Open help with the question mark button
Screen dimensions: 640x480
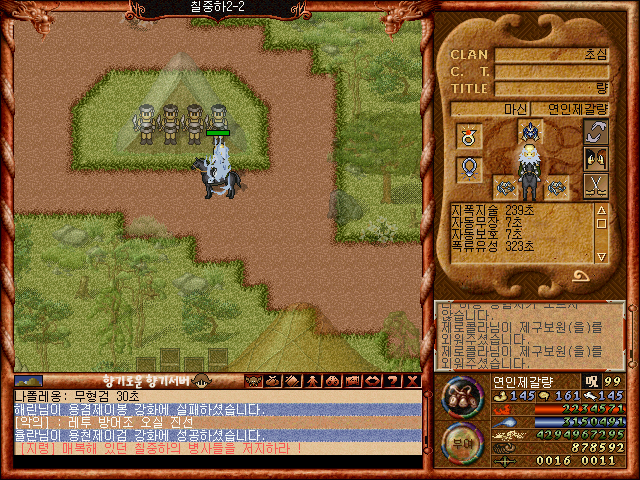[x=394, y=380]
